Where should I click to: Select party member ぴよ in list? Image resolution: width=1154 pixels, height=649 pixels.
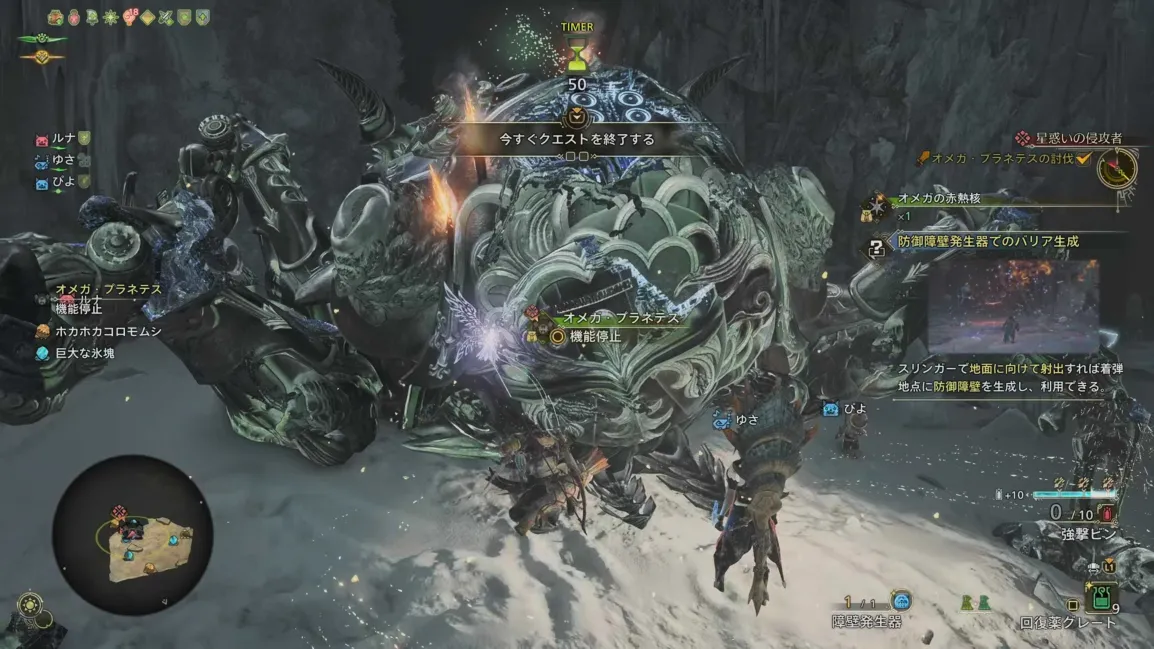pos(64,182)
